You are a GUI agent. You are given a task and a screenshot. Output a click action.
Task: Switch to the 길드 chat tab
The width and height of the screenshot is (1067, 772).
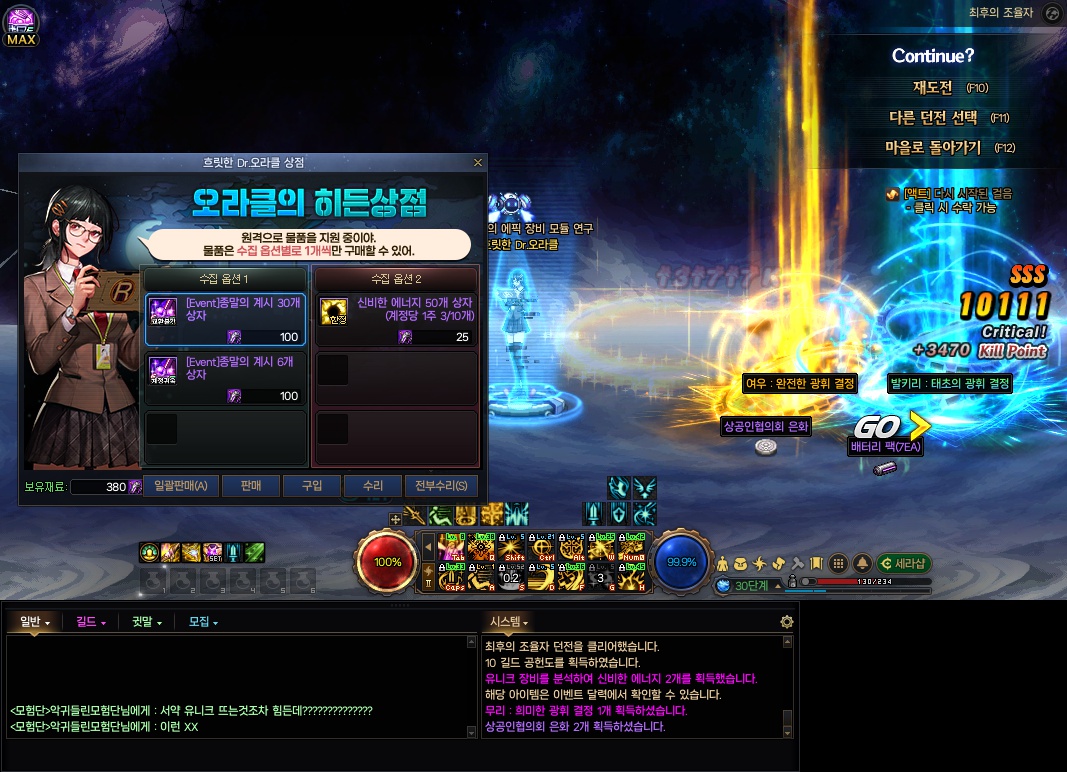tap(90, 622)
